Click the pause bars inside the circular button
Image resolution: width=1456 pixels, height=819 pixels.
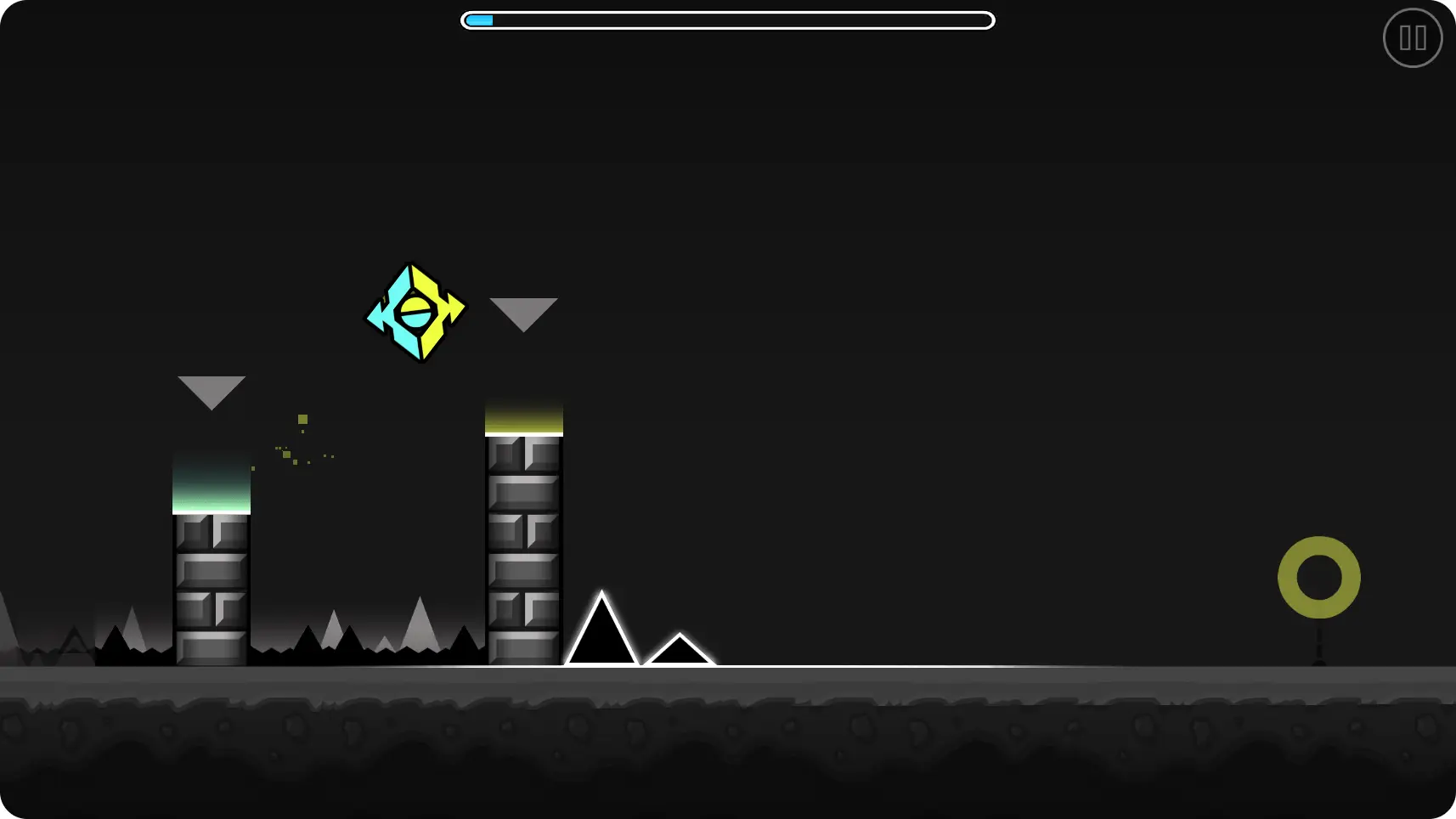point(1413,37)
